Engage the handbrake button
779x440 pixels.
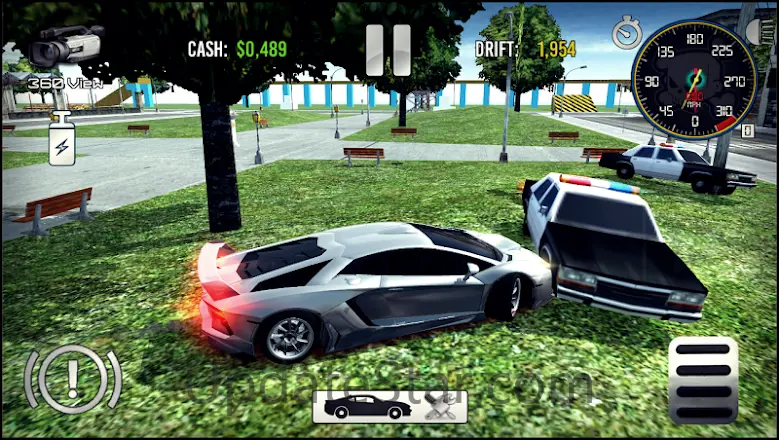pos(73,379)
